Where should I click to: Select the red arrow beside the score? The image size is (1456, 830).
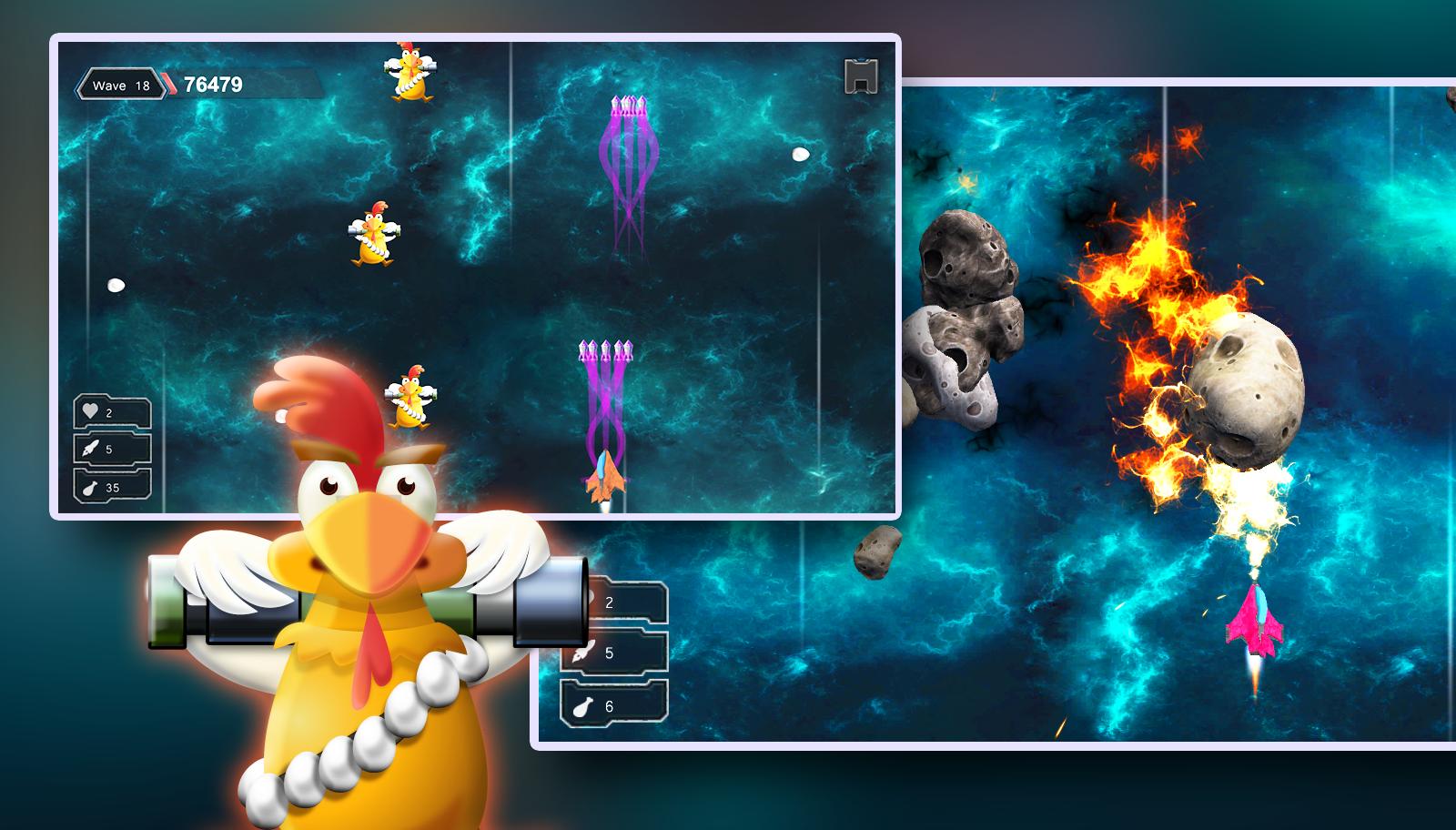[x=167, y=83]
